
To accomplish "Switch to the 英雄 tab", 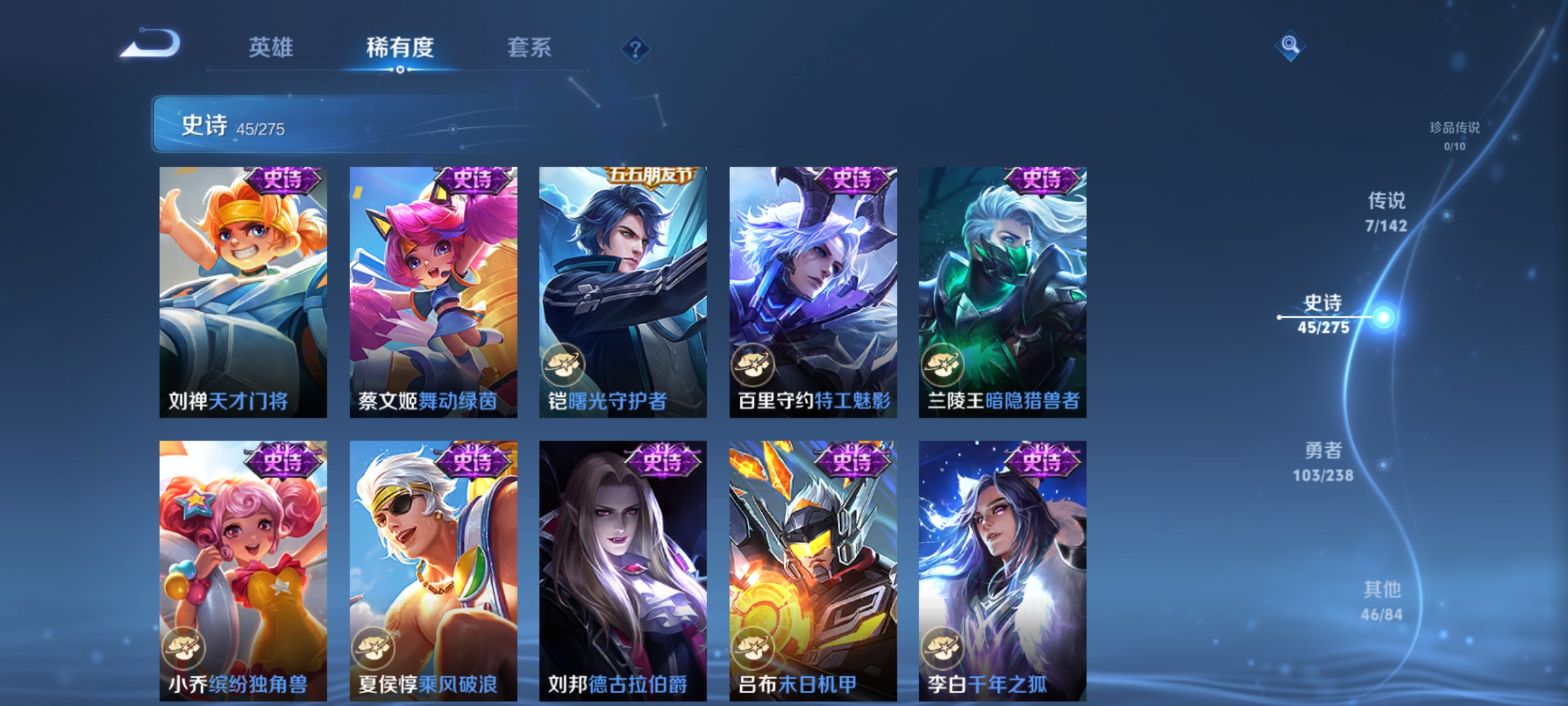I will pyautogui.click(x=272, y=47).
